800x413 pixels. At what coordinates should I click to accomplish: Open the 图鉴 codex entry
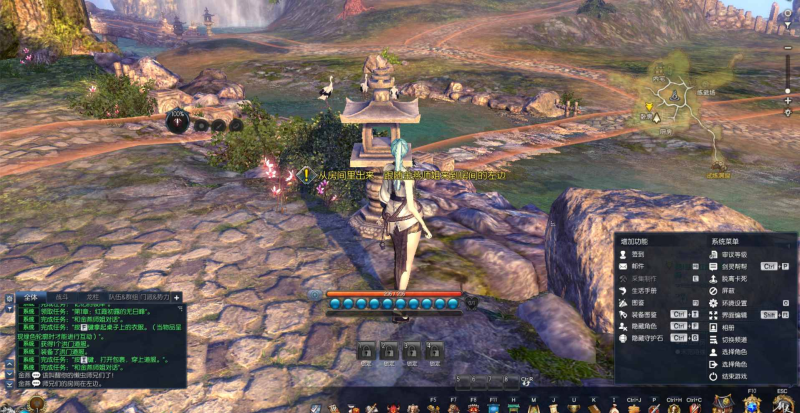click(x=636, y=303)
